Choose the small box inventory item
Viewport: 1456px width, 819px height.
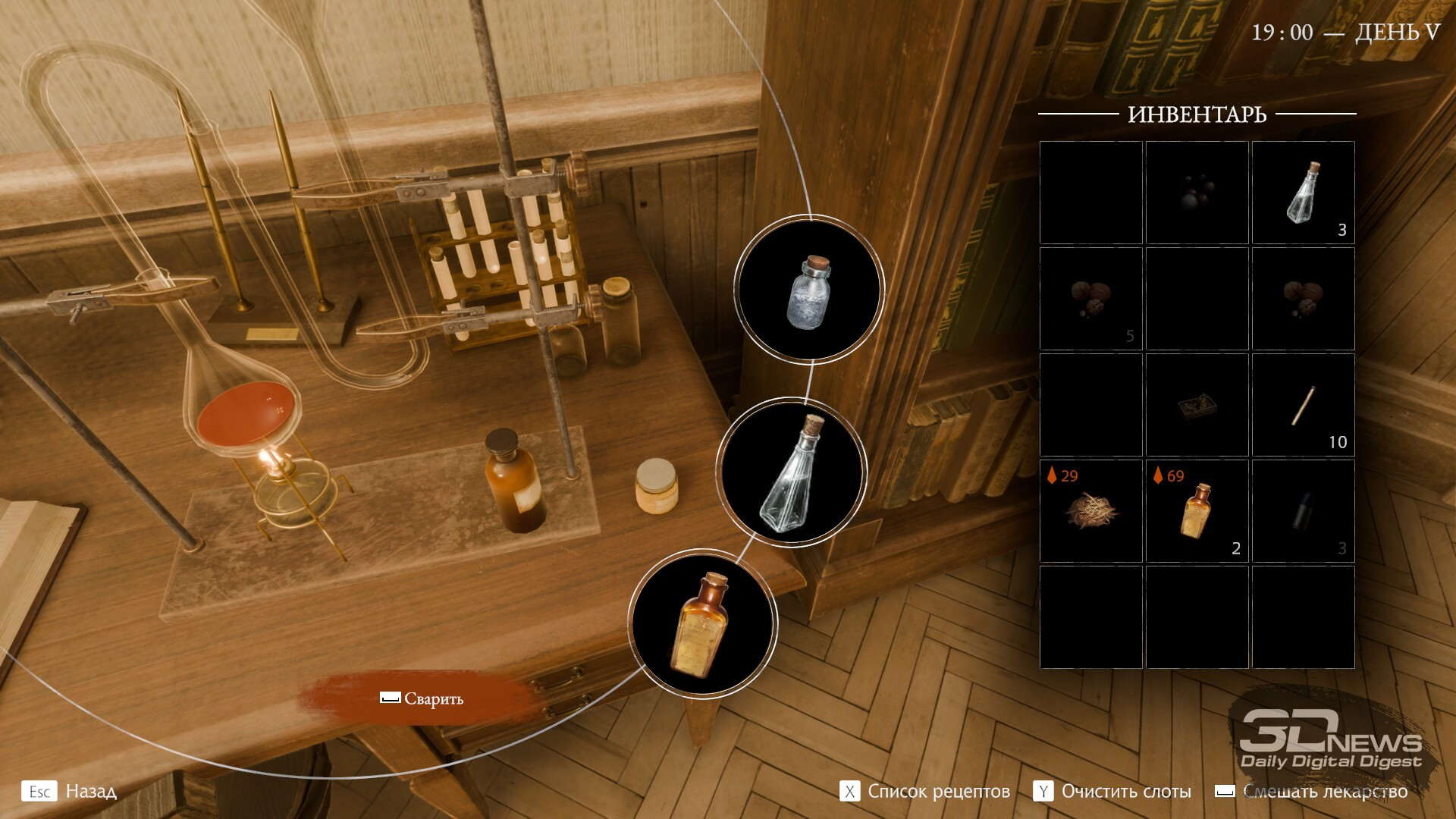[x=1197, y=405]
